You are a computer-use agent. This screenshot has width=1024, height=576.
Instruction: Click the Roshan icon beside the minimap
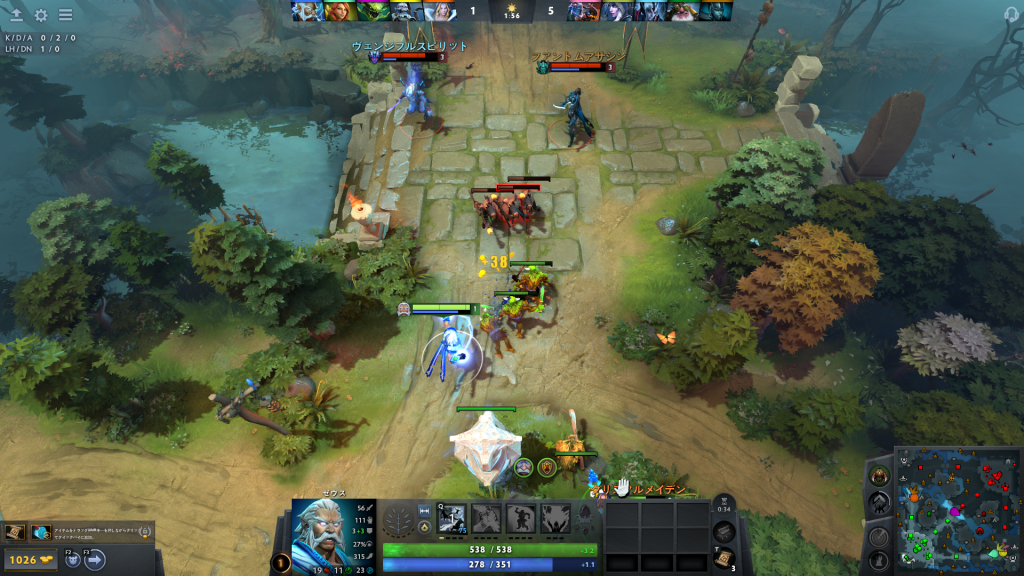point(879,475)
